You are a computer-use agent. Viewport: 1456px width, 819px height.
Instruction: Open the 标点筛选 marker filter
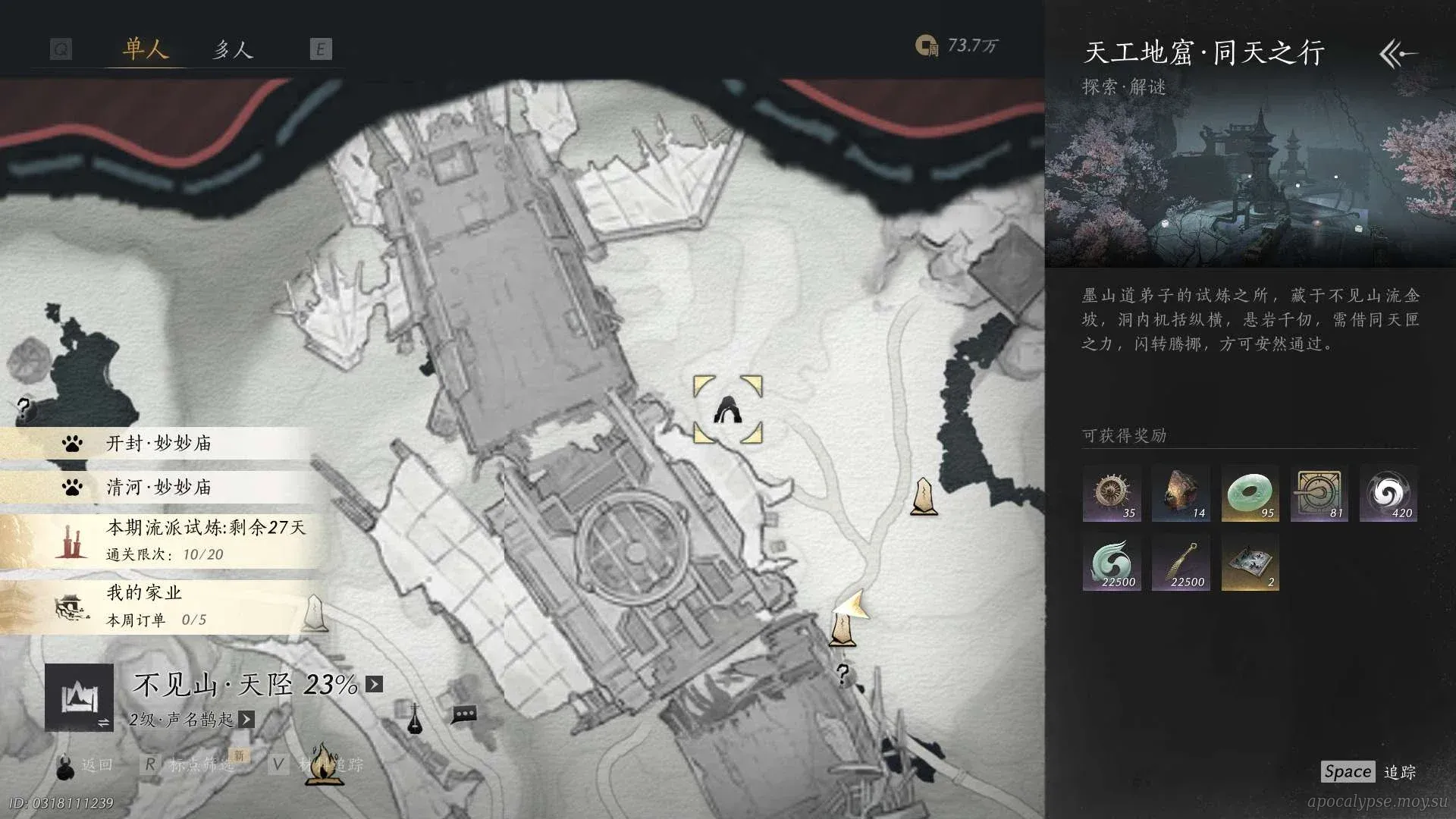coord(201,764)
